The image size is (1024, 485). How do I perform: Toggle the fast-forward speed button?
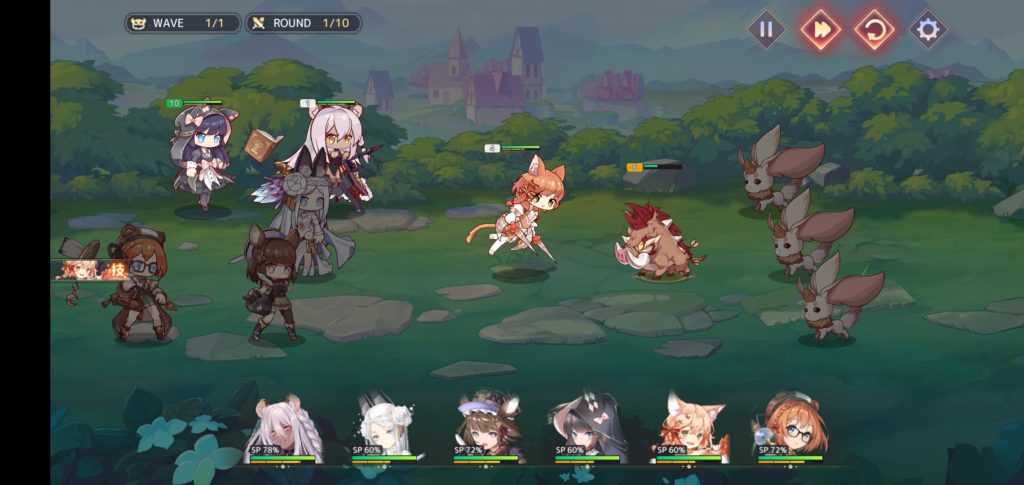coord(820,29)
